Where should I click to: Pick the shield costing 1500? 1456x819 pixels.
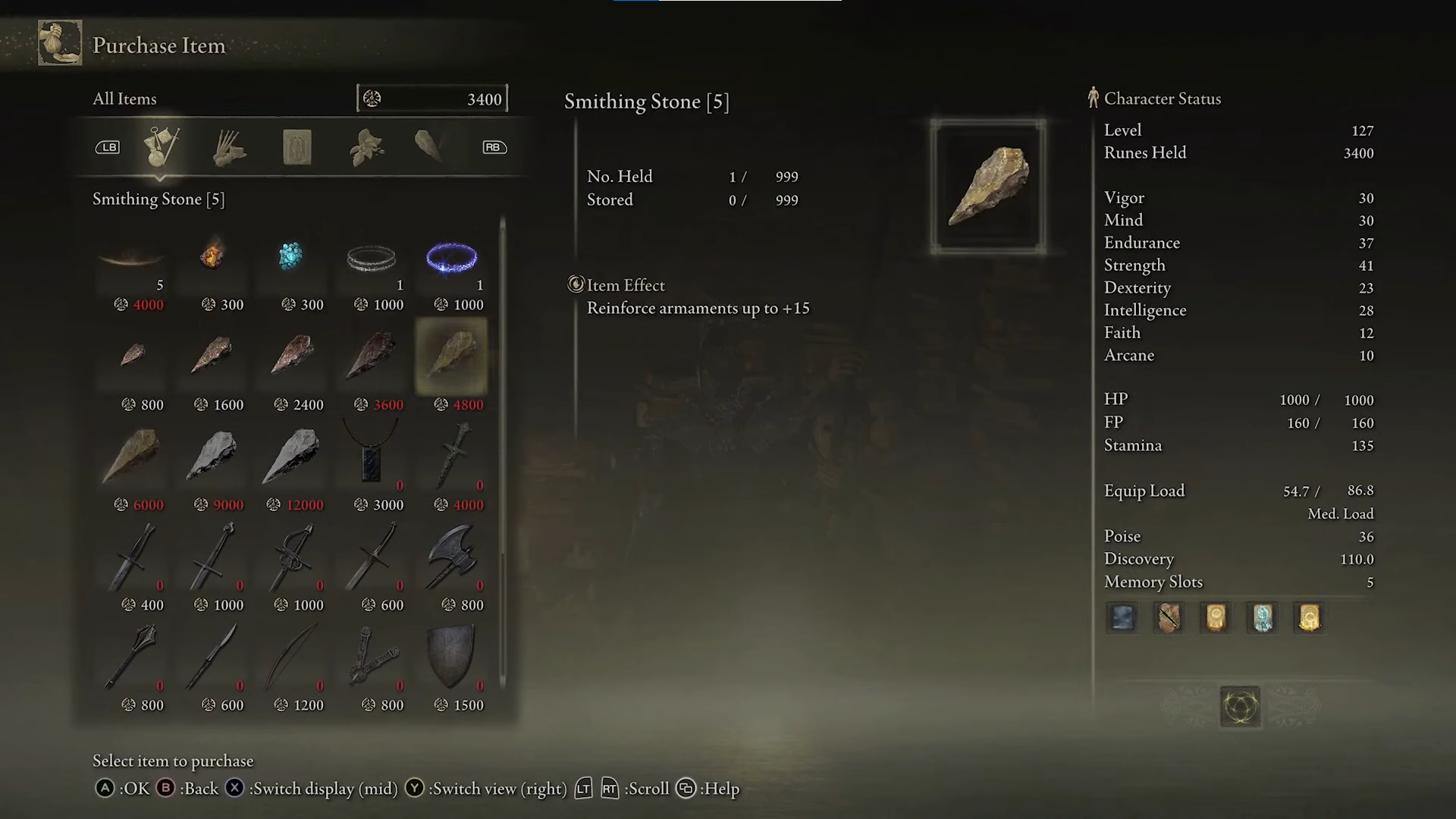point(452,657)
